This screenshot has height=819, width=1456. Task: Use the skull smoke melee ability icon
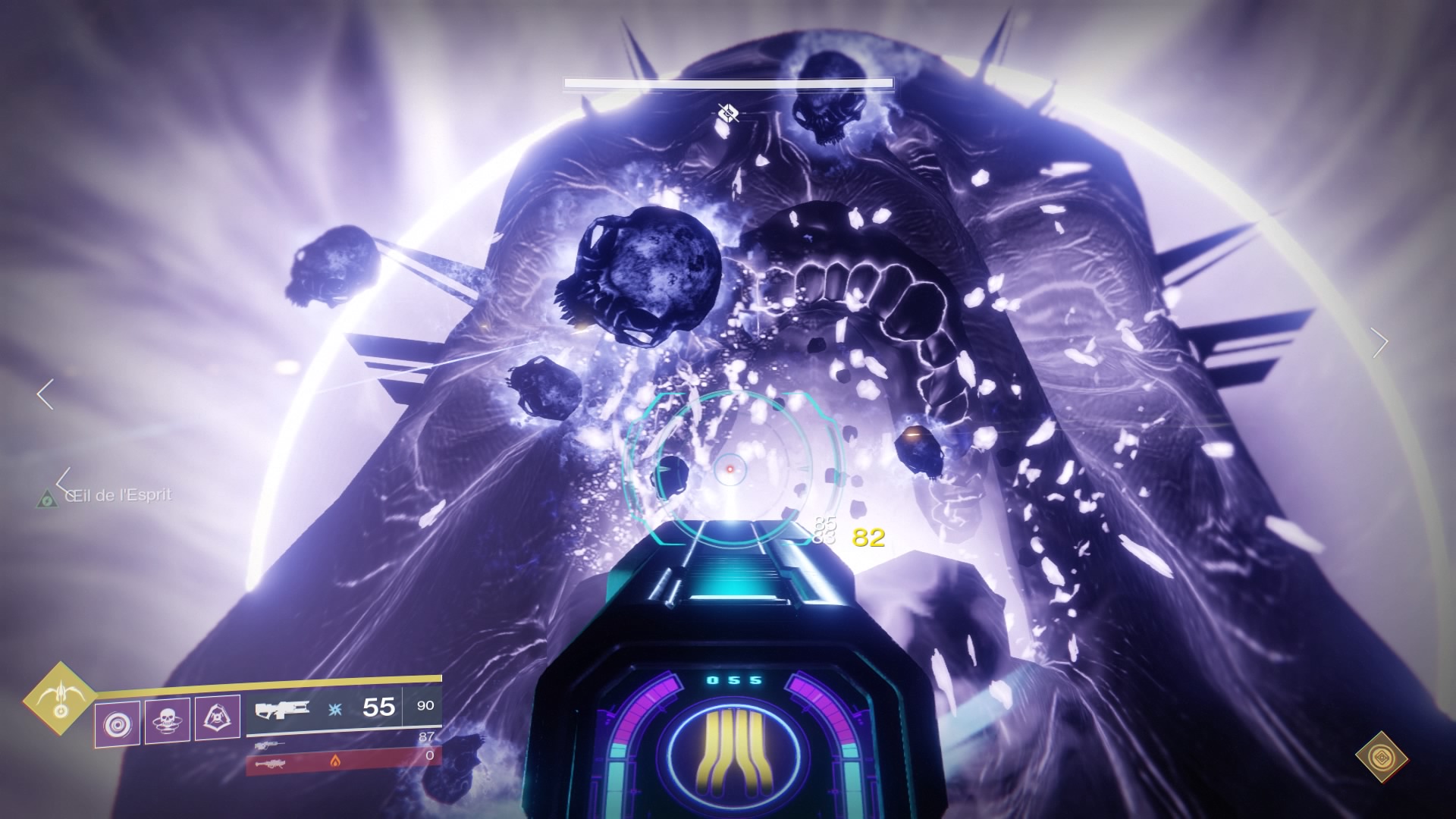(168, 720)
